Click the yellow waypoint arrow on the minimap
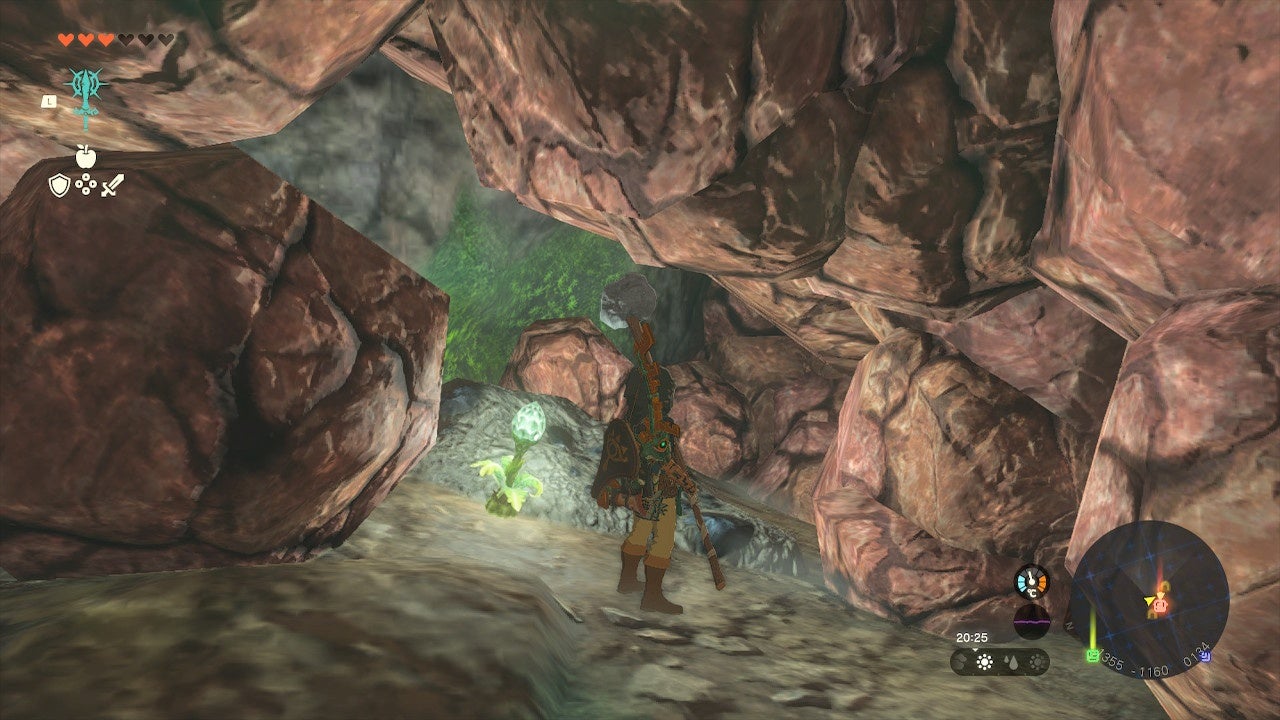Screen dimensions: 1280x720 (x=1147, y=601)
